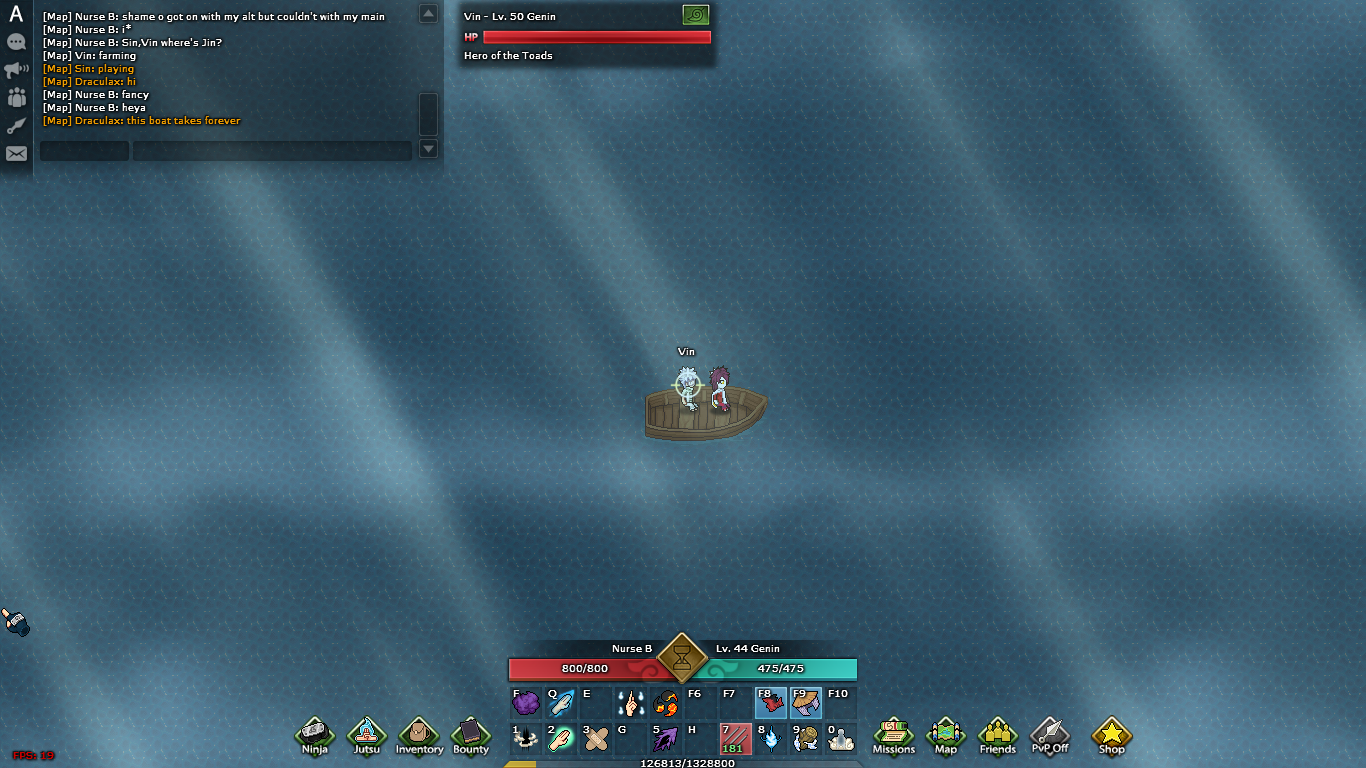The image size is (1366, 768).
Task: Open the Bounty book
Action: point(471,735)
